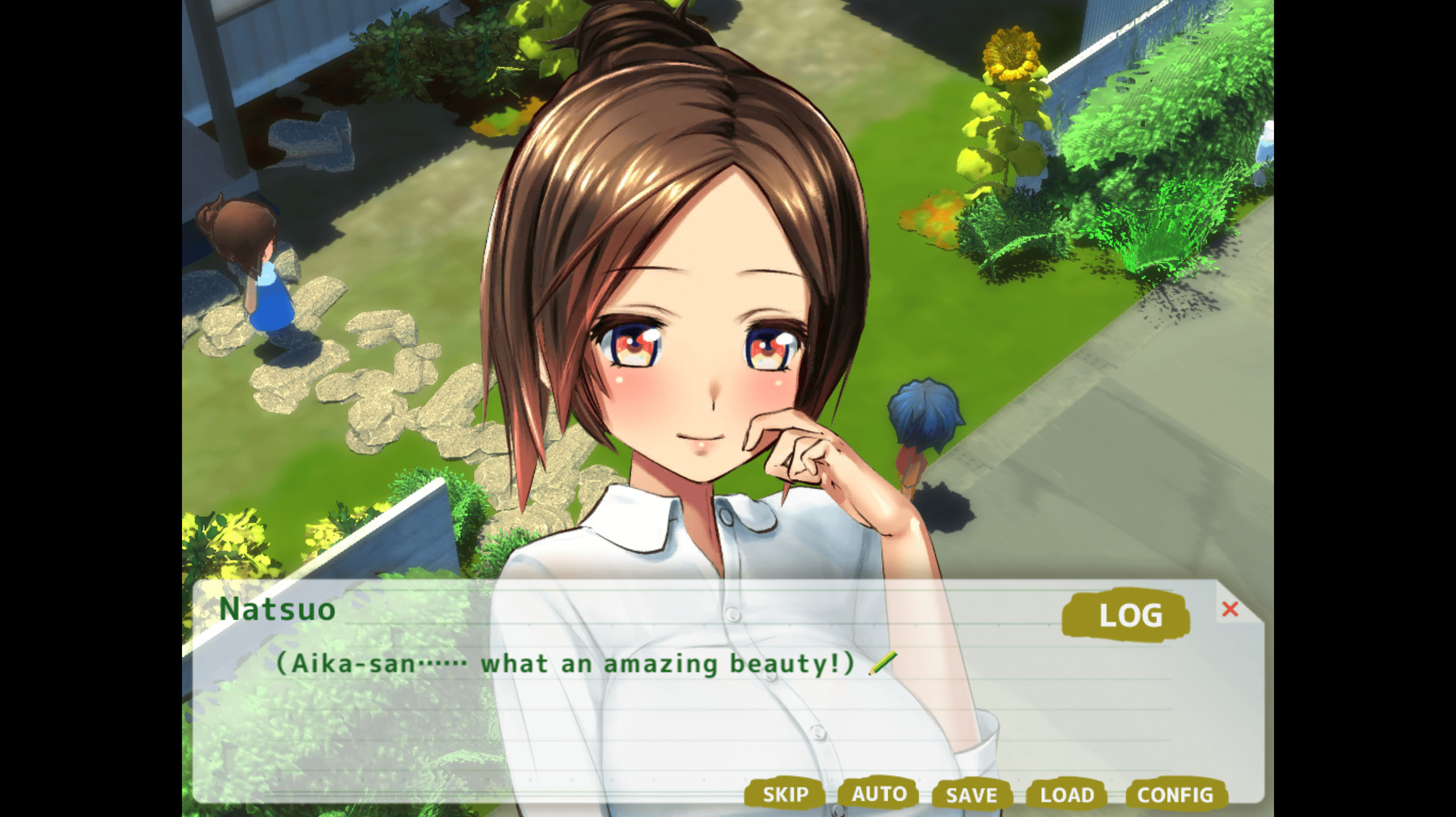1456x817 pixels.
Task: Switch to the SAVE menu screen
Action: tap(971, 795)
